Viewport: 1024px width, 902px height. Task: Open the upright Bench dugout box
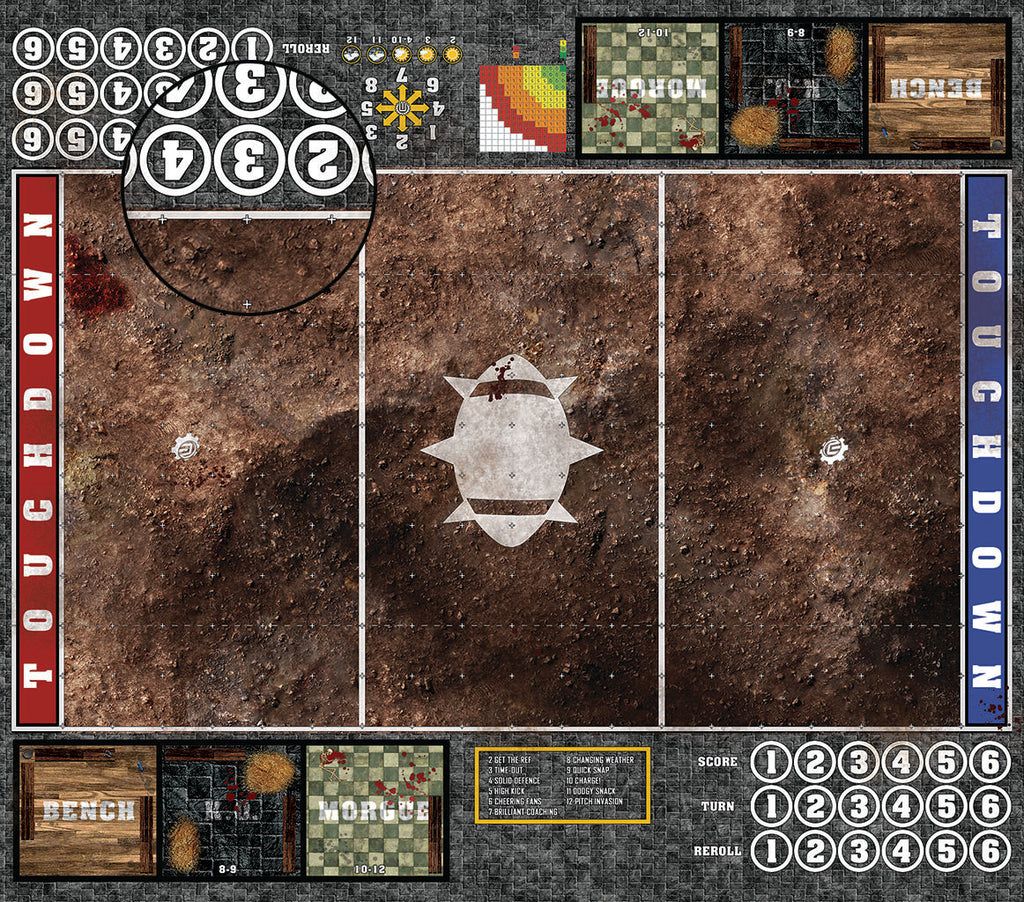point(87,810)
